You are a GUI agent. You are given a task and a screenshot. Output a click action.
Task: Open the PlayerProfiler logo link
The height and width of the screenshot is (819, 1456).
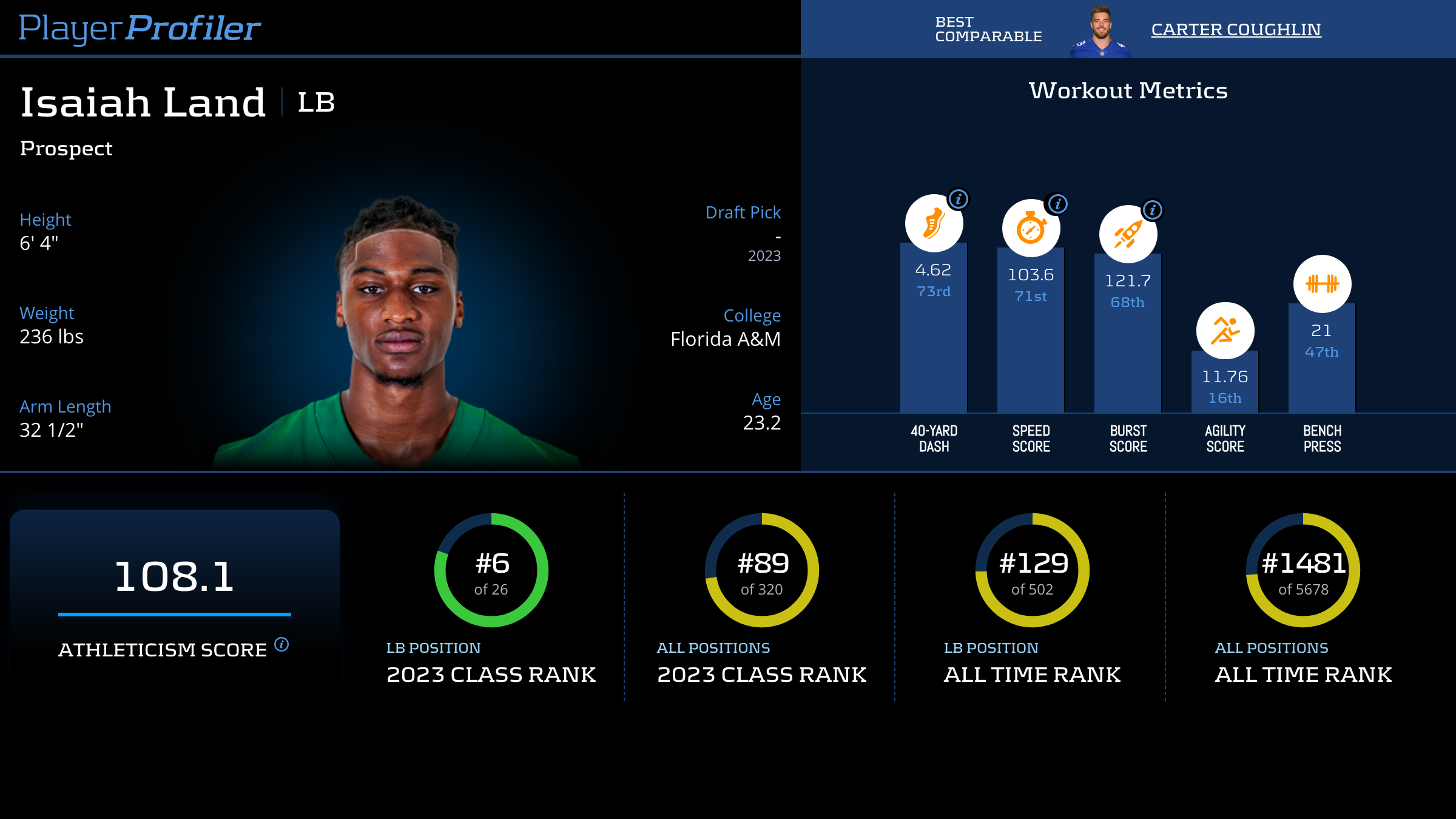pos(140,28)
